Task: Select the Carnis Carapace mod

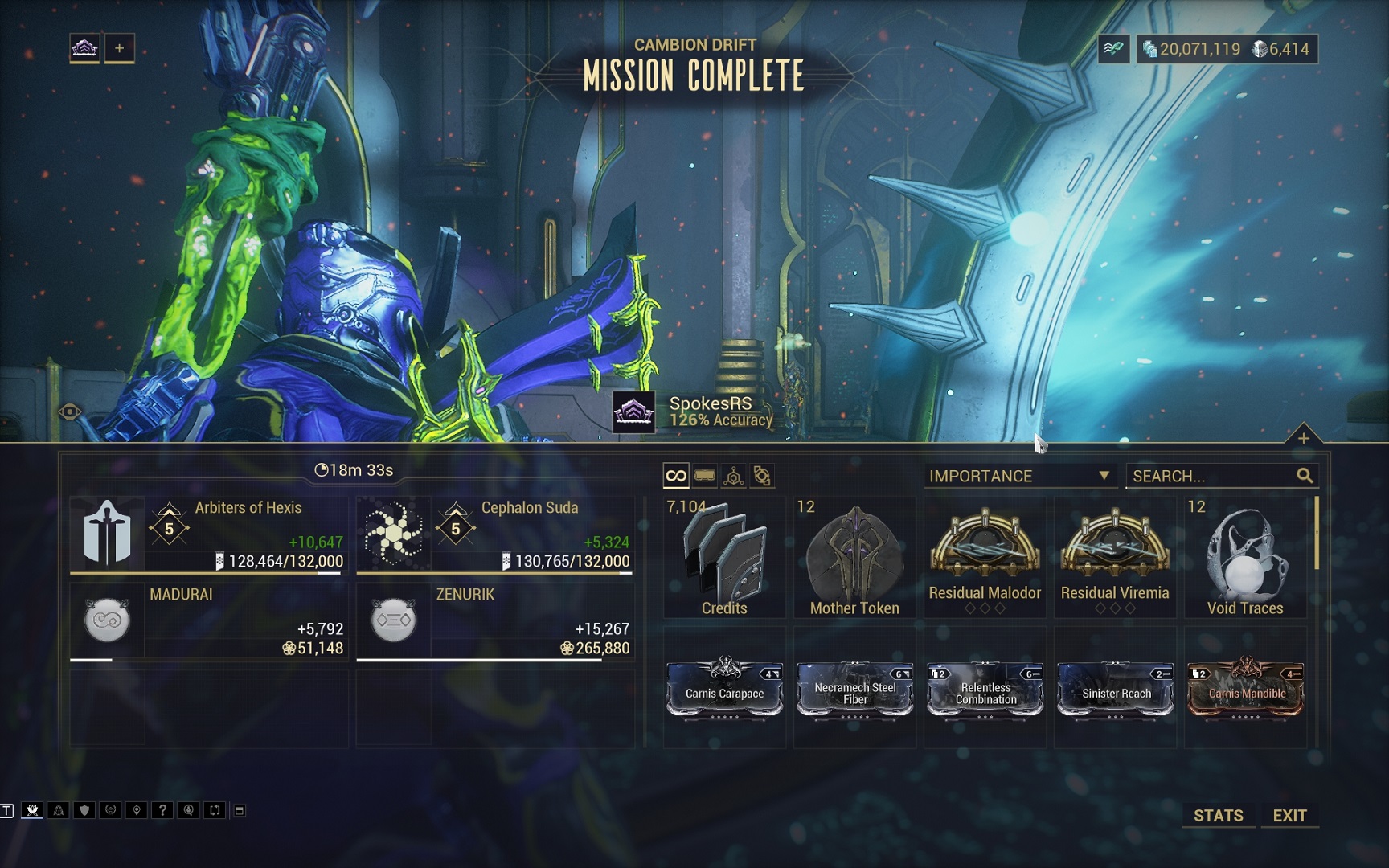Action: (724, 689)
